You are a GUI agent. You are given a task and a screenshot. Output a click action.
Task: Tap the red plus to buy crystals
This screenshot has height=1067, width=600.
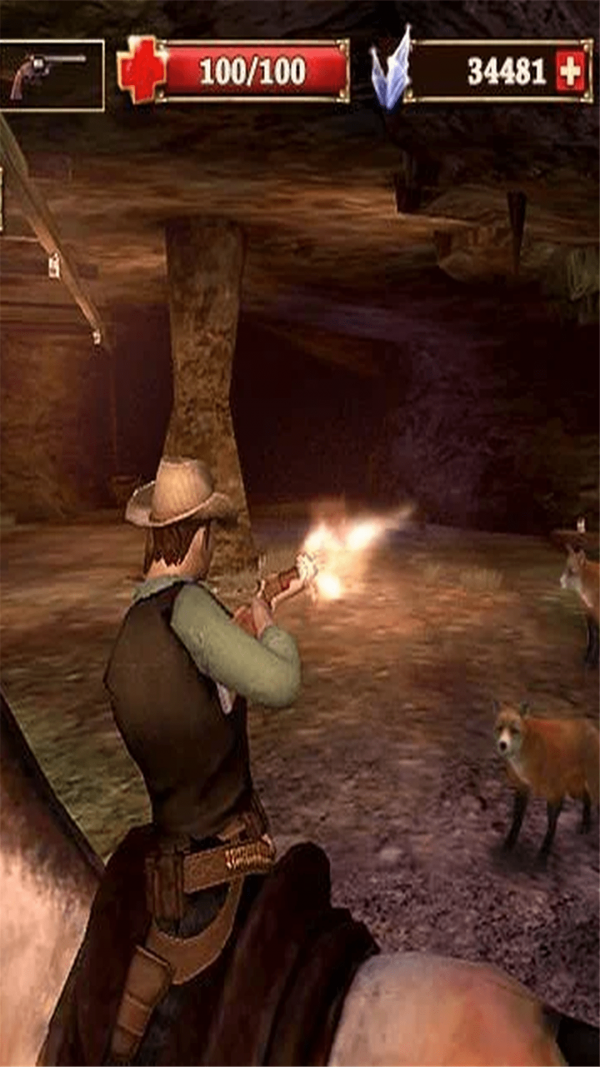click(x=571, y=71)
